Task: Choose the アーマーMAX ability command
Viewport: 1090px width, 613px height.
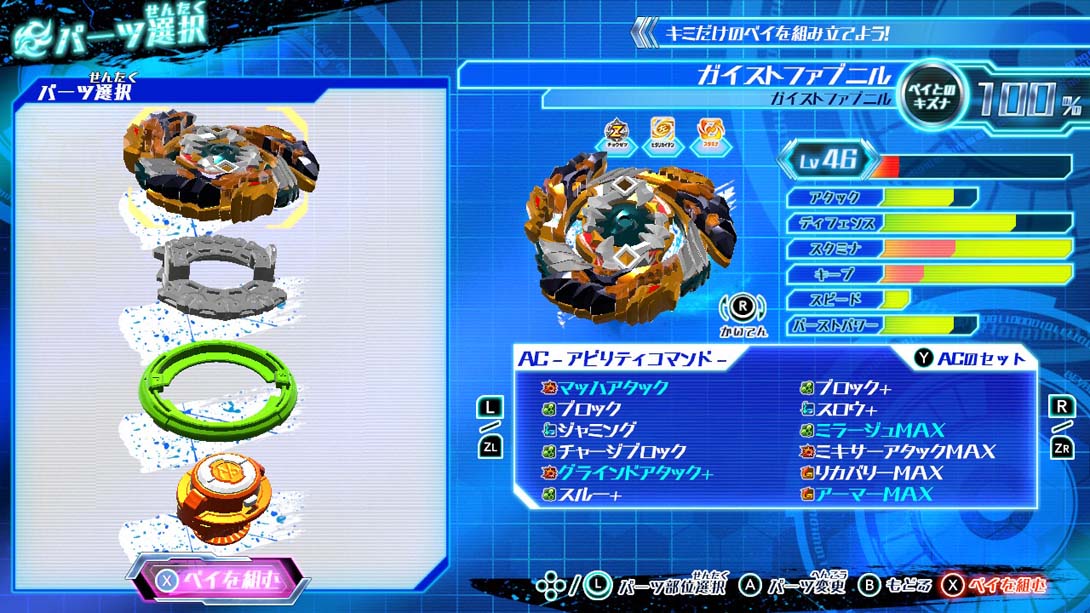Action: [873, 495]
